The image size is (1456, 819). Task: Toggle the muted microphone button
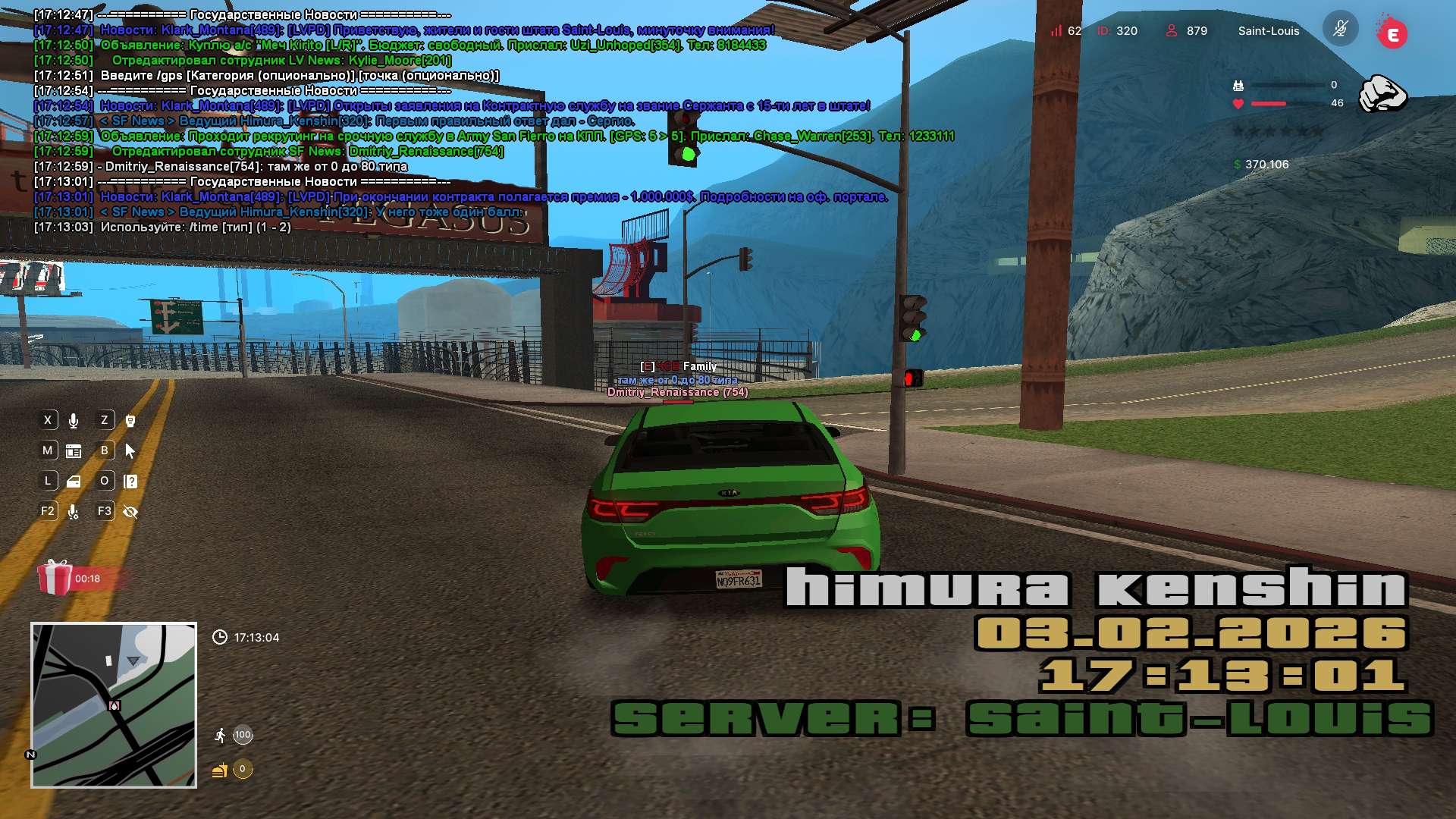point(1340,30)
